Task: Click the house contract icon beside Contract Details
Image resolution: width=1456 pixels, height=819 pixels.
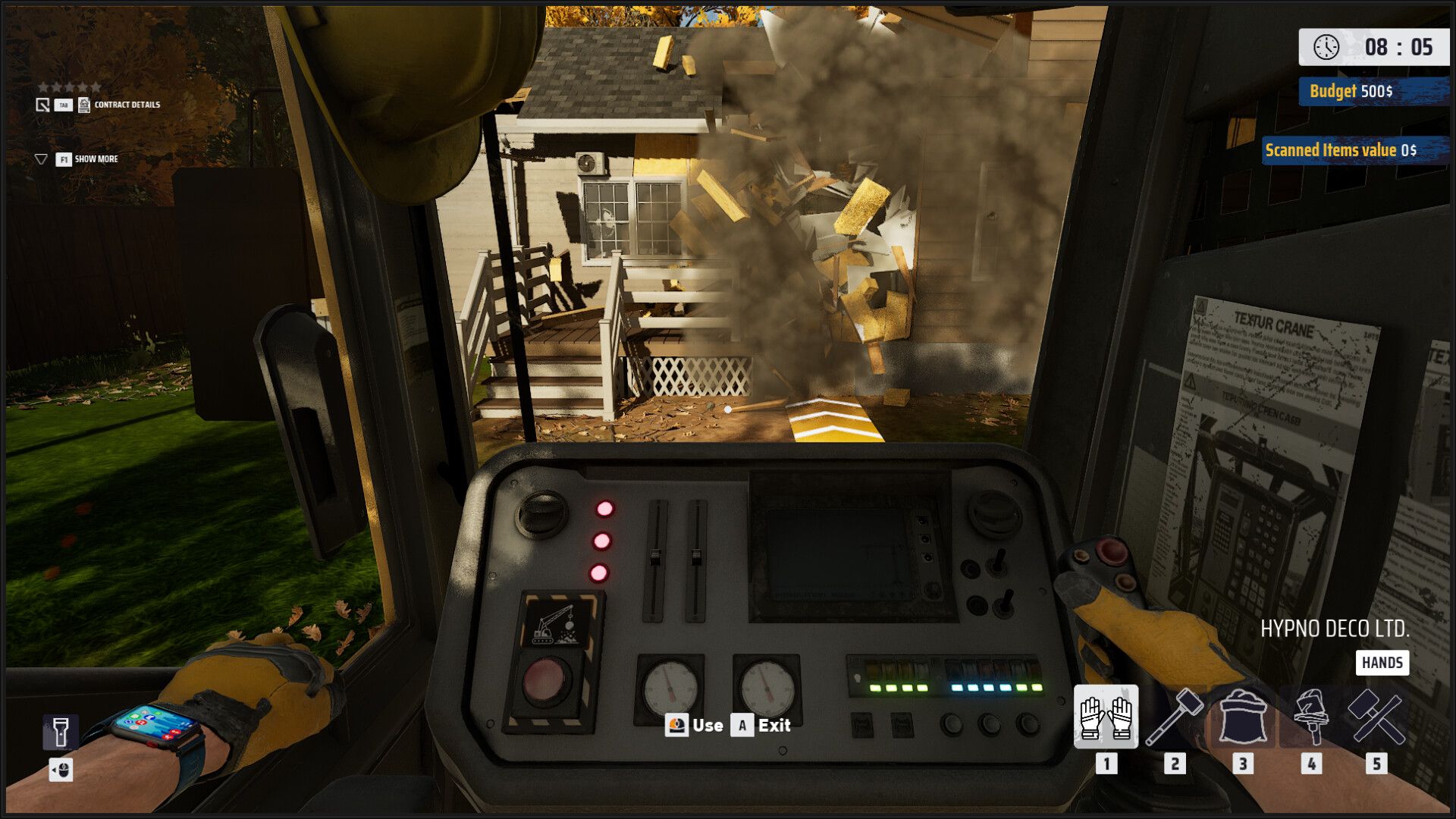Action: point(84,105)
